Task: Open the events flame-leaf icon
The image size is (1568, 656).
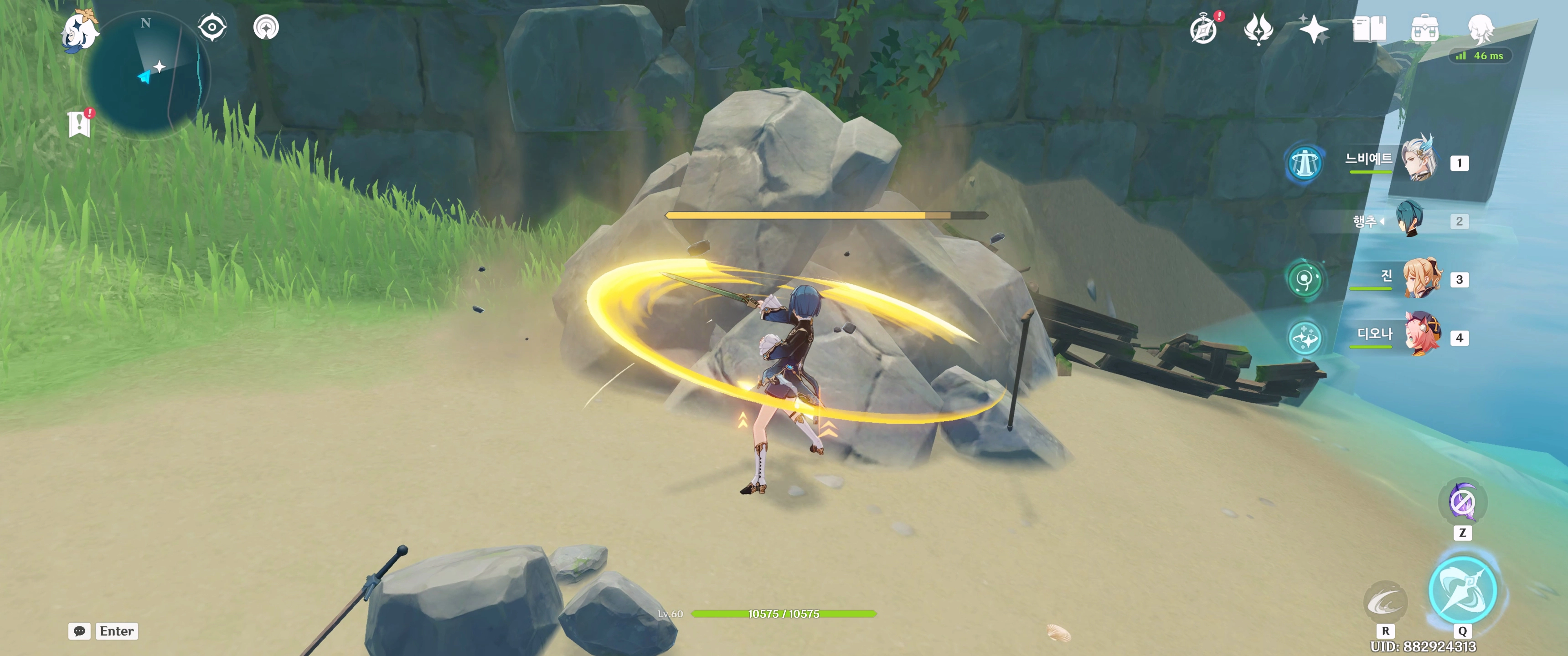Action: [1258, 29]
